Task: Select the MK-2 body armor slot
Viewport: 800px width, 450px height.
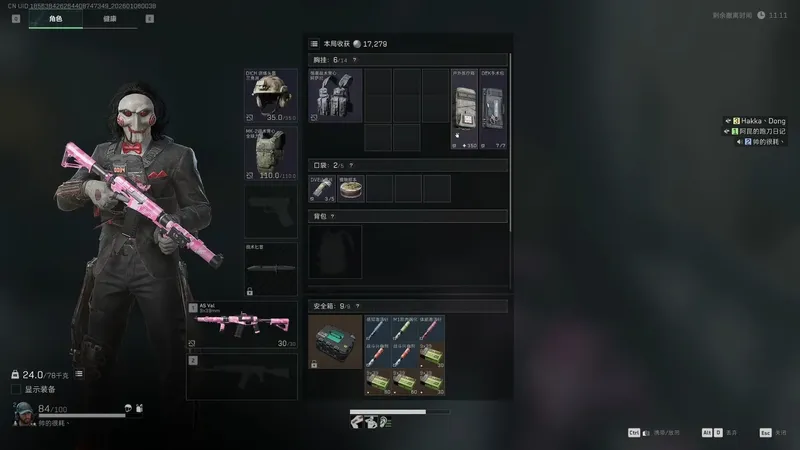Action: point(271,153)
